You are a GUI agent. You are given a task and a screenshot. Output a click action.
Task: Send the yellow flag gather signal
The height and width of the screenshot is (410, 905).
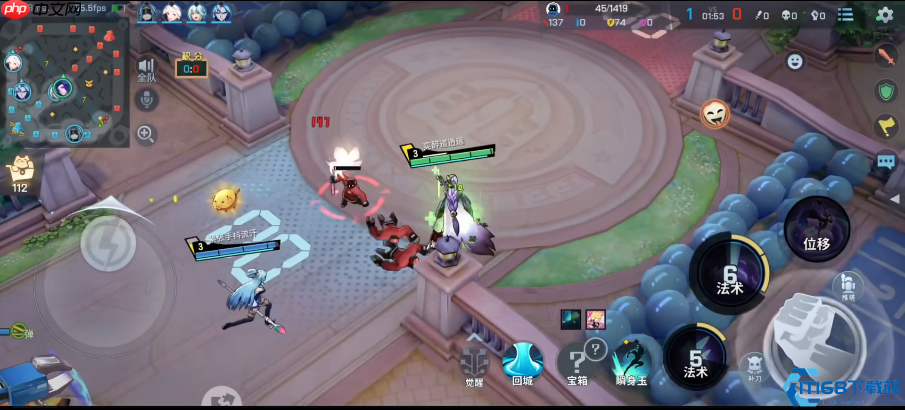click(886, 126)
